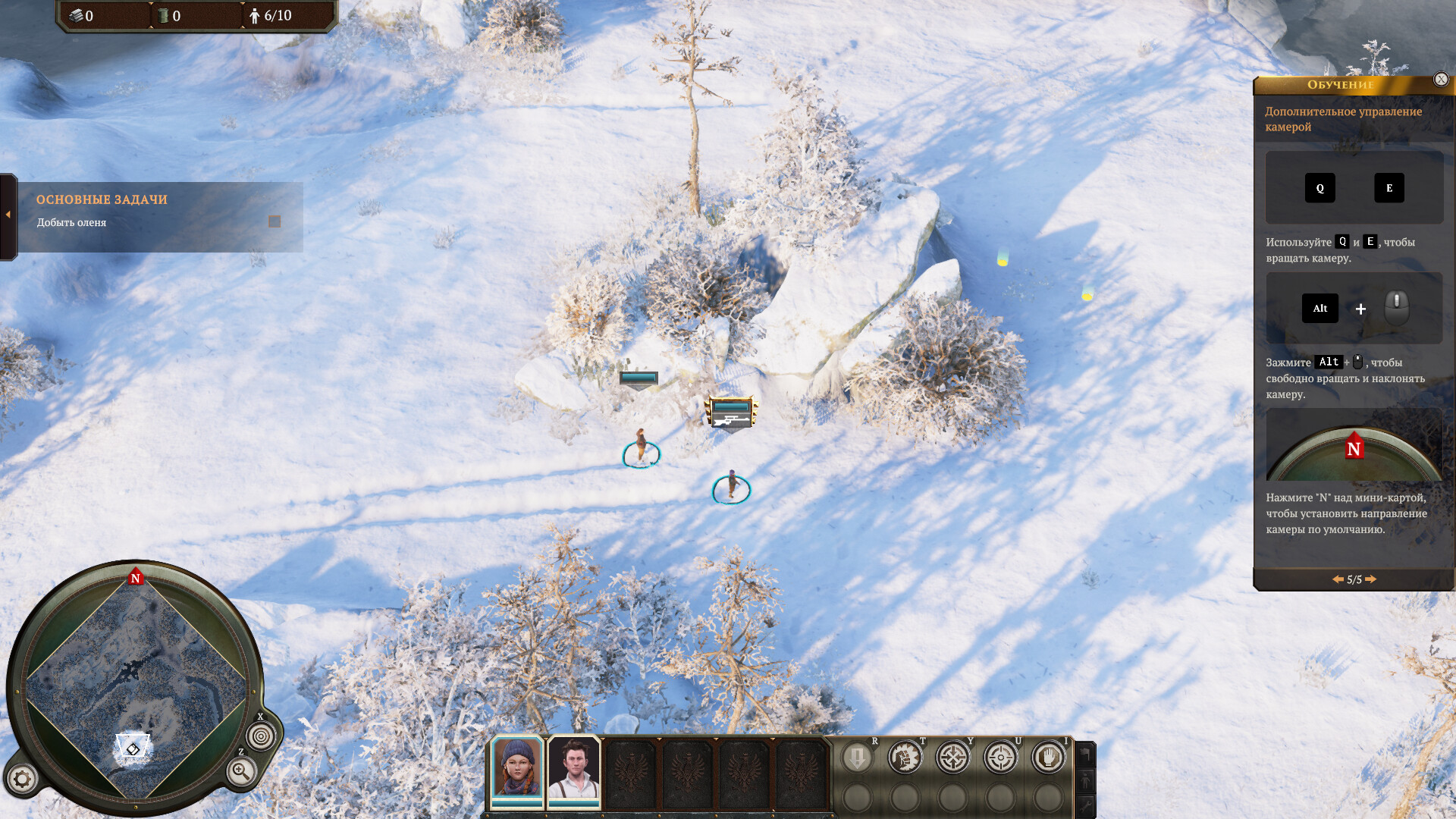This screenshot has height=819, width=1456.
Task: Activate the raised fist melee command
Action: [x=905, y=758]
